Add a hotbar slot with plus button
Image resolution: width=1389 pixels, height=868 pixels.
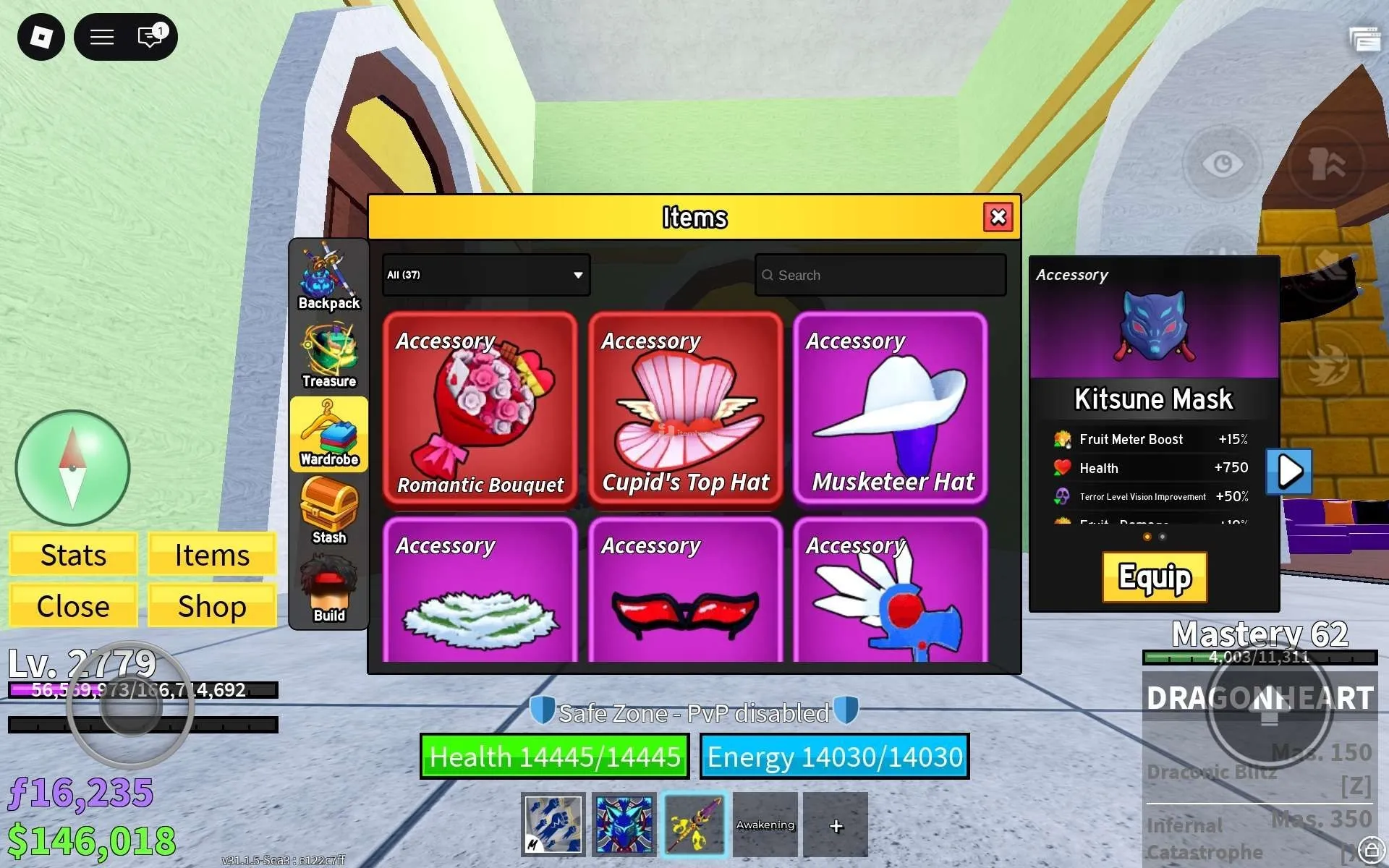pyautogui.click(x=836, y=825)
